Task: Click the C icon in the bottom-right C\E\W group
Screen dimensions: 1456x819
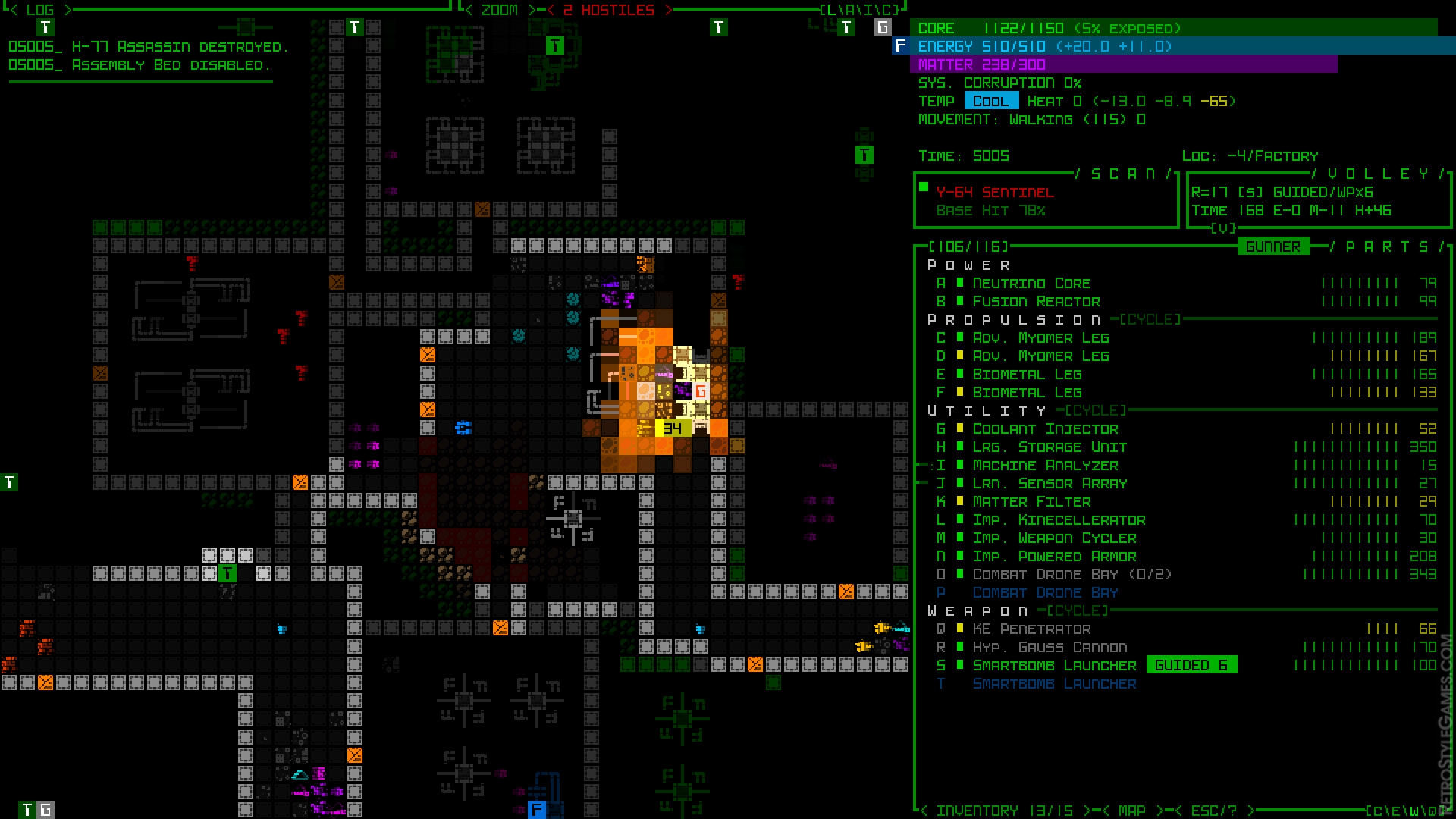Action: (x=1379, y=811)
